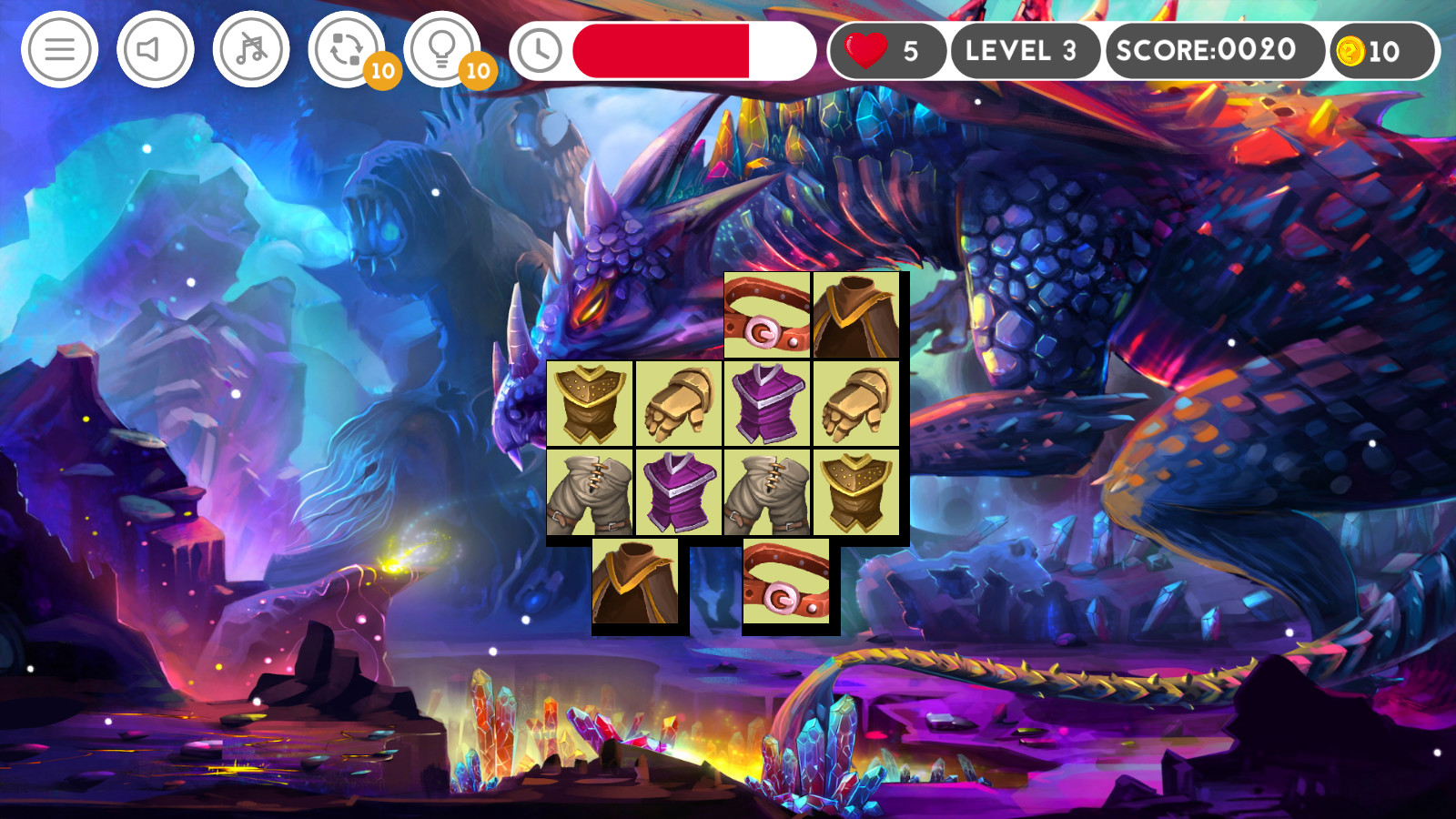Select the bottom belt tile
This screenshot has height=819, width=1456.
(788, 582)
